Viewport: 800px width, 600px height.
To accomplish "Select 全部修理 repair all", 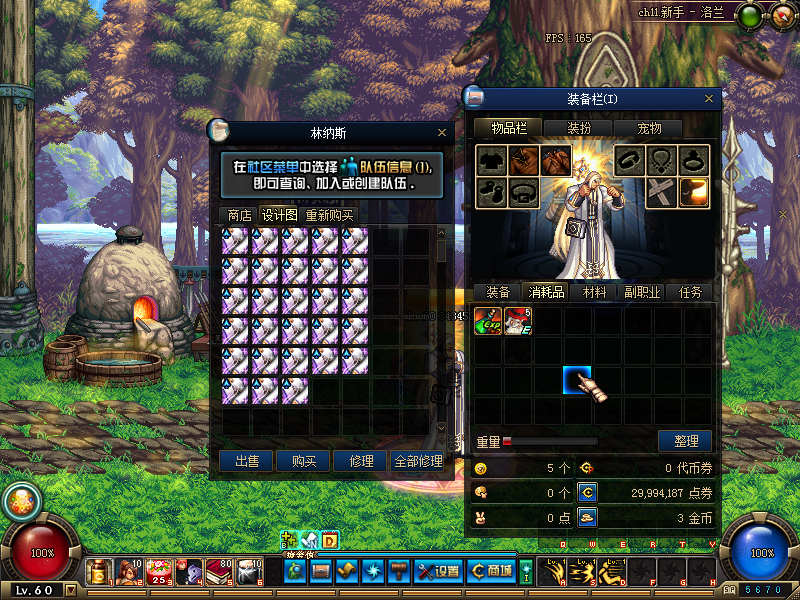I will (418, 461).
